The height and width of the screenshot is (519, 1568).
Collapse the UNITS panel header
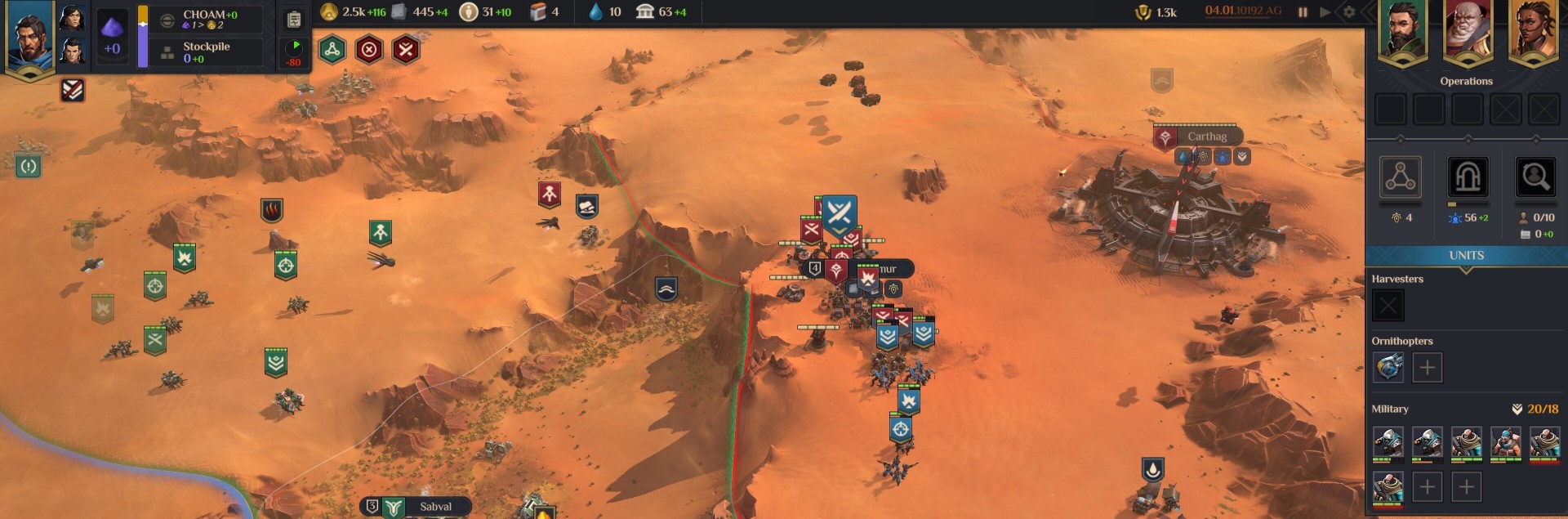pyautogui.click(x=1466, y=256)
